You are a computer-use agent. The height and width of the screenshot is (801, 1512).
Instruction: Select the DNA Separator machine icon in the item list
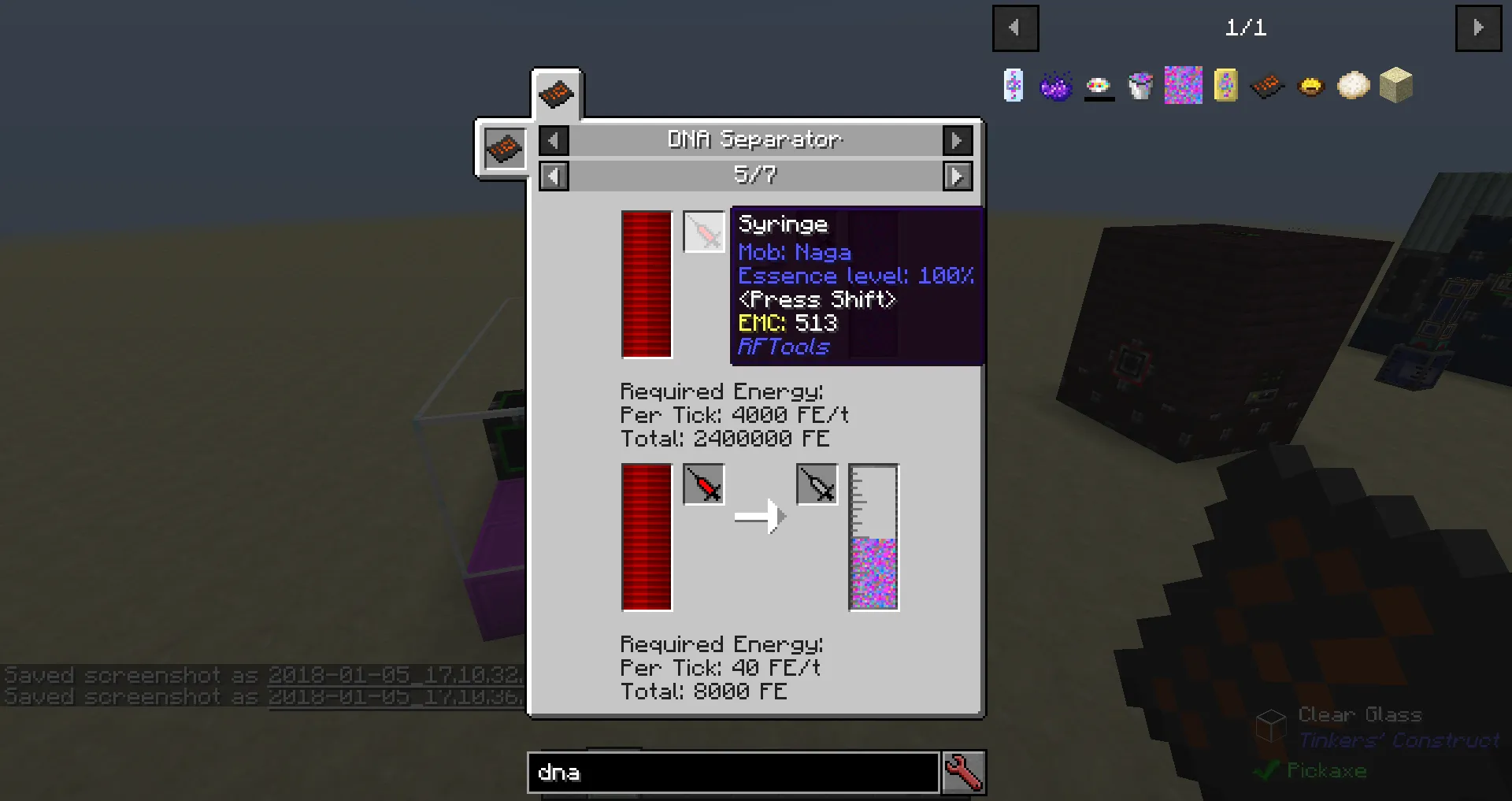[1267, 86]
